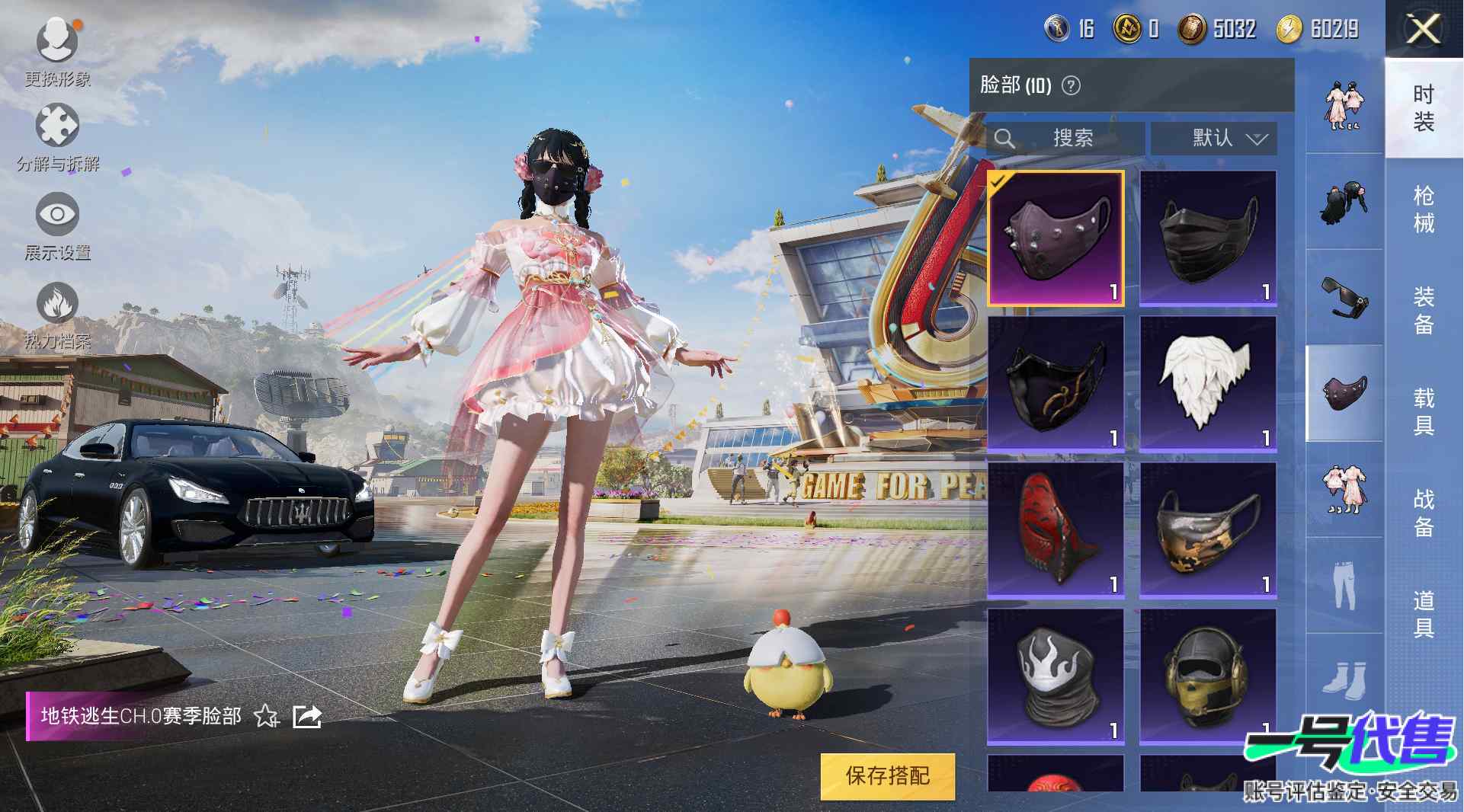The width and height of the screenshot is (1464, 812).
Task: Favorite the item with the star icon
Action: (267, 716)
